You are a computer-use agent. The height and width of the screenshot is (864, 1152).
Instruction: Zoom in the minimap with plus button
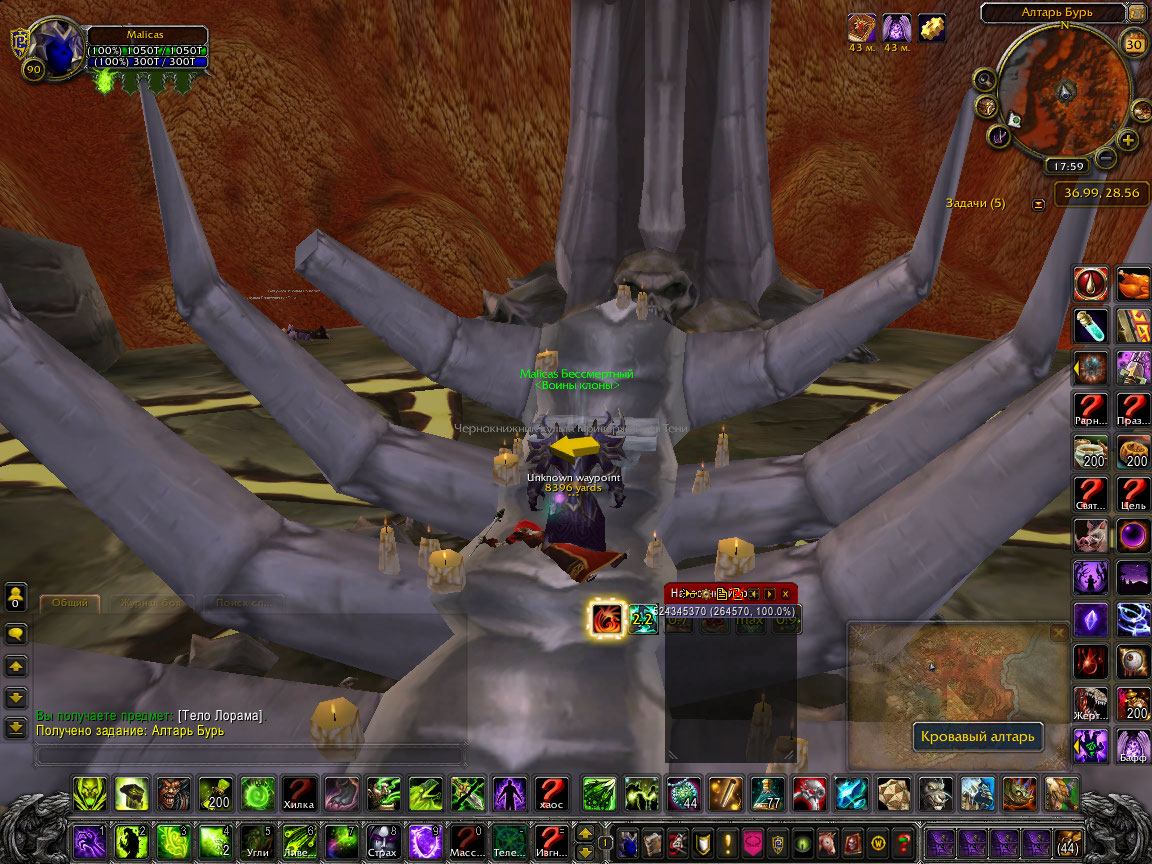pyautogui.click(x=1128, y=140)
